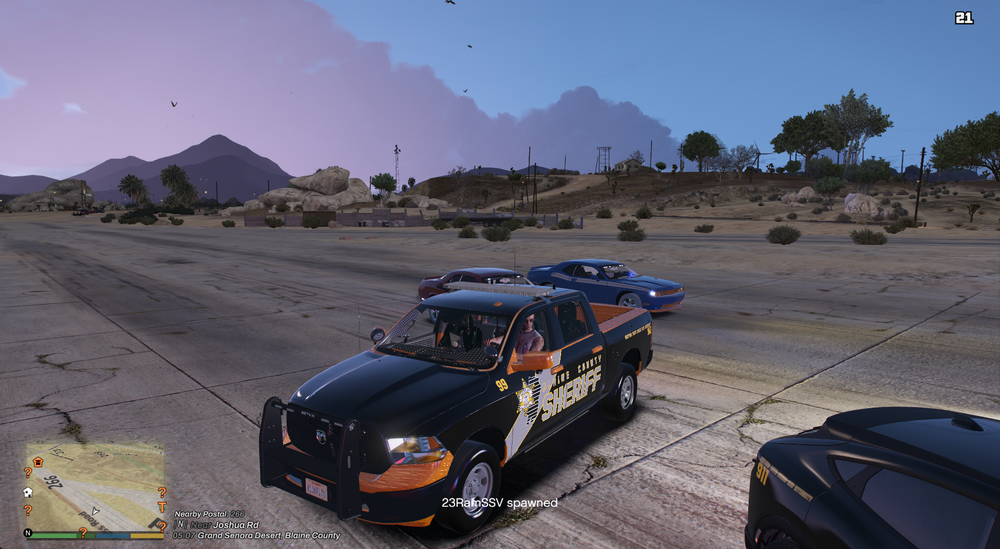Screen dimensions: 1000x549
Task: Select the orange house blip on minimap
Action: (38, 462)
